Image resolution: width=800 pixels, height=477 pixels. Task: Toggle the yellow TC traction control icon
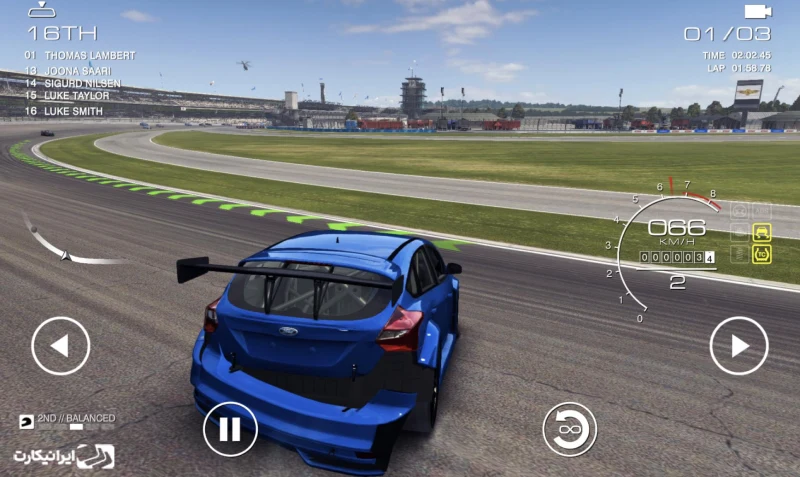[762, 254]
